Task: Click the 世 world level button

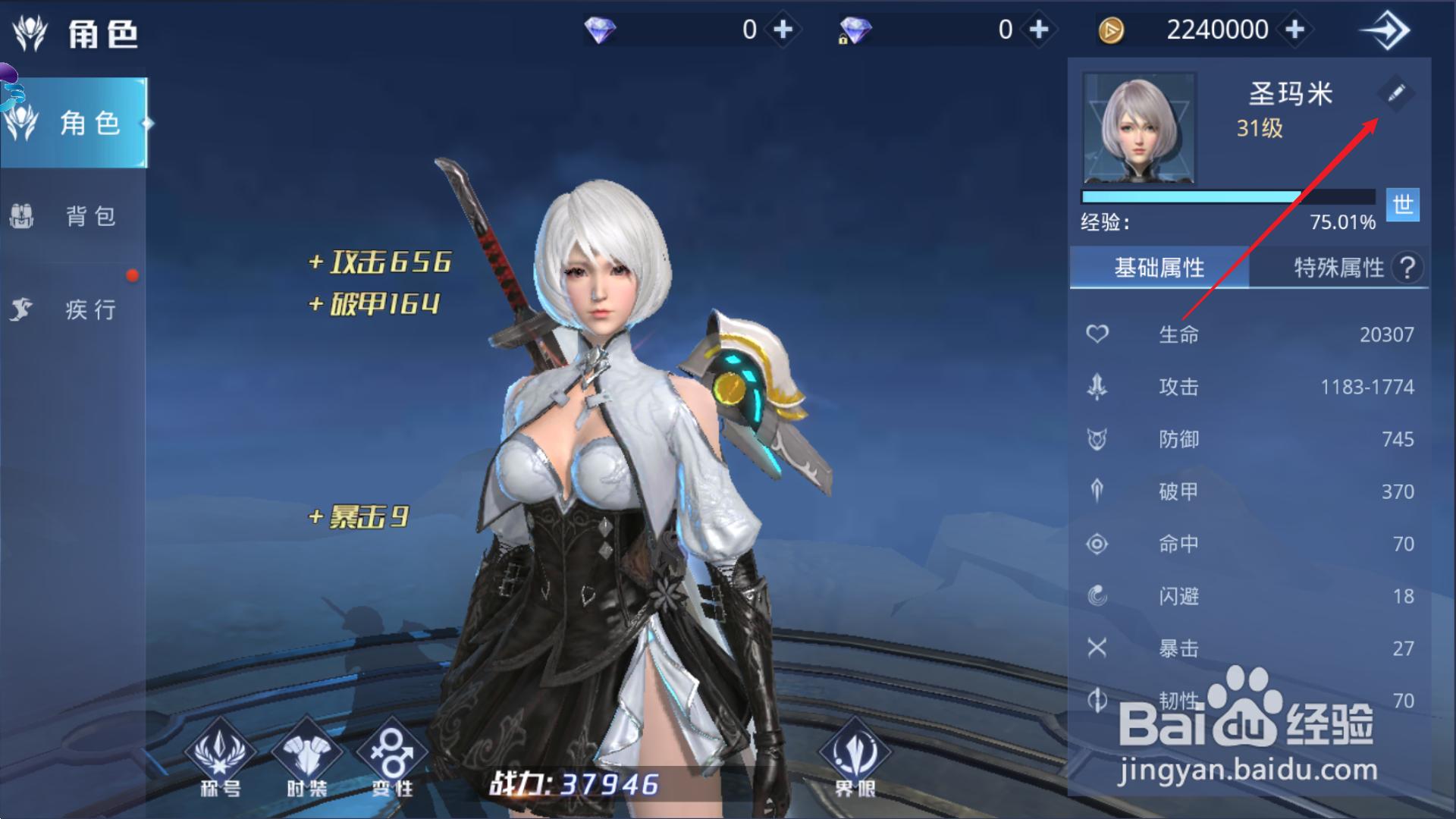Action: [x=1402, y=205]
